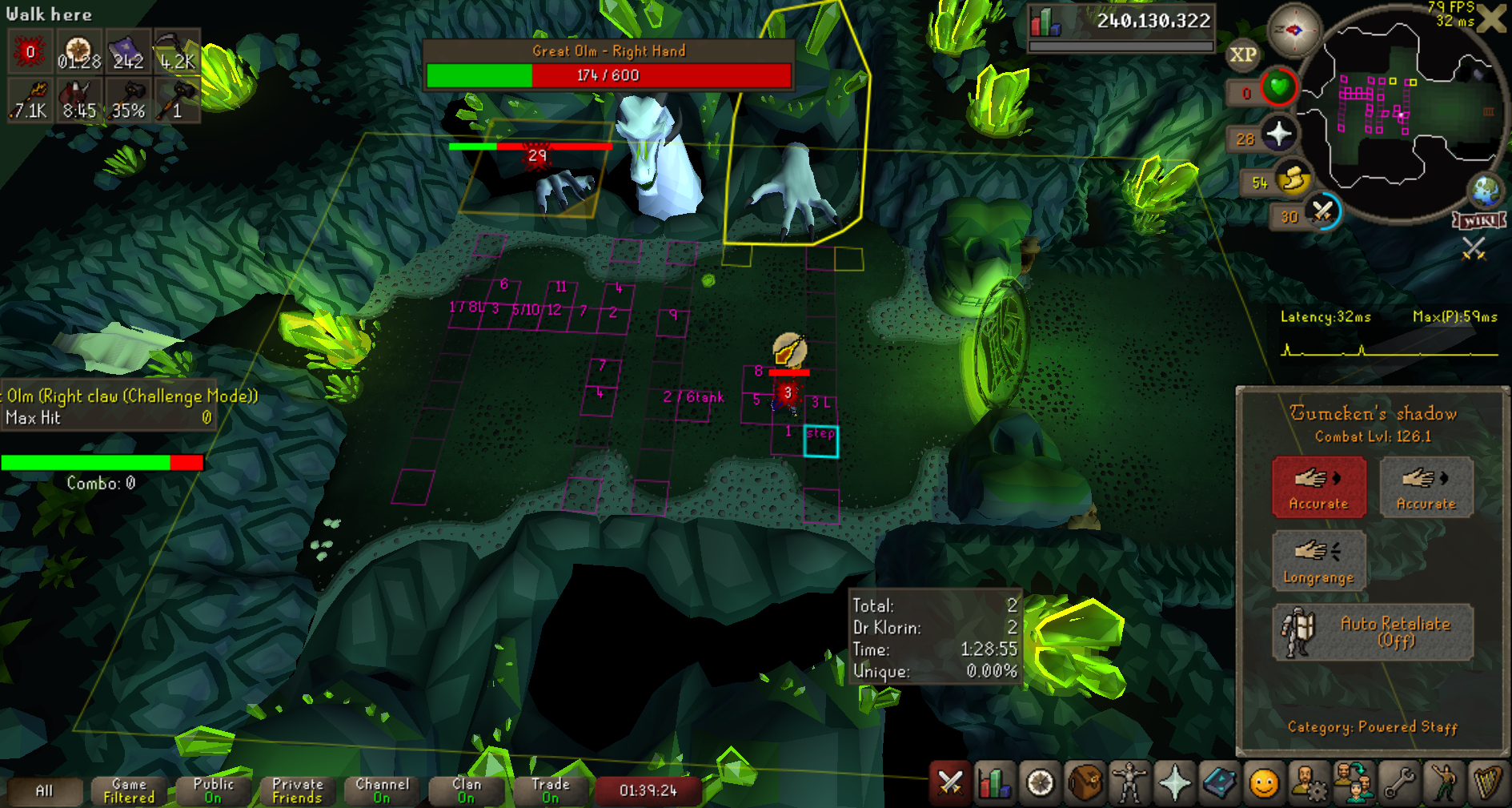Choose the red highlighted Accurate style

tap(1318, 487)
